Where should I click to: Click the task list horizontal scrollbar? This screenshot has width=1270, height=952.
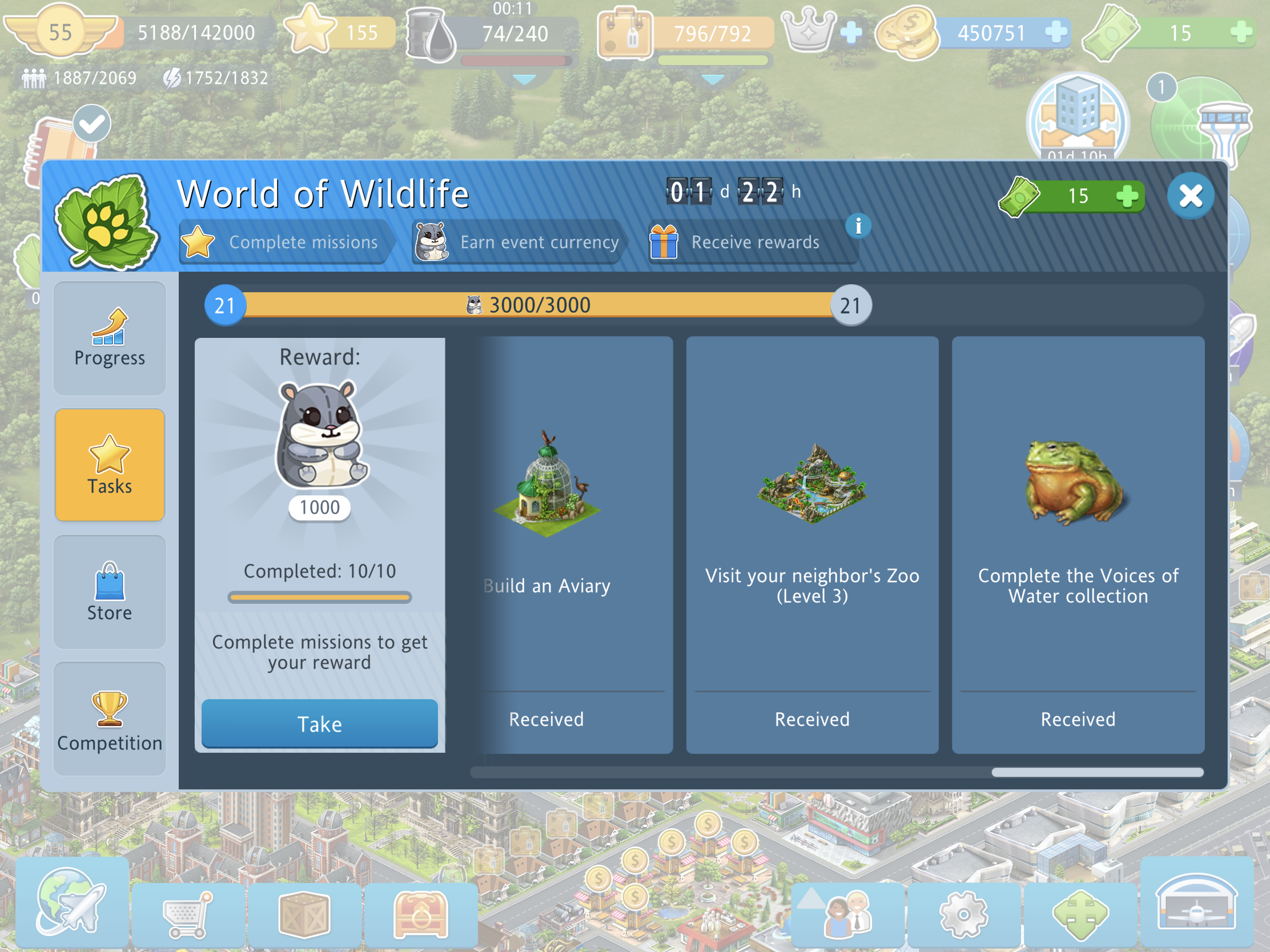1096,772
